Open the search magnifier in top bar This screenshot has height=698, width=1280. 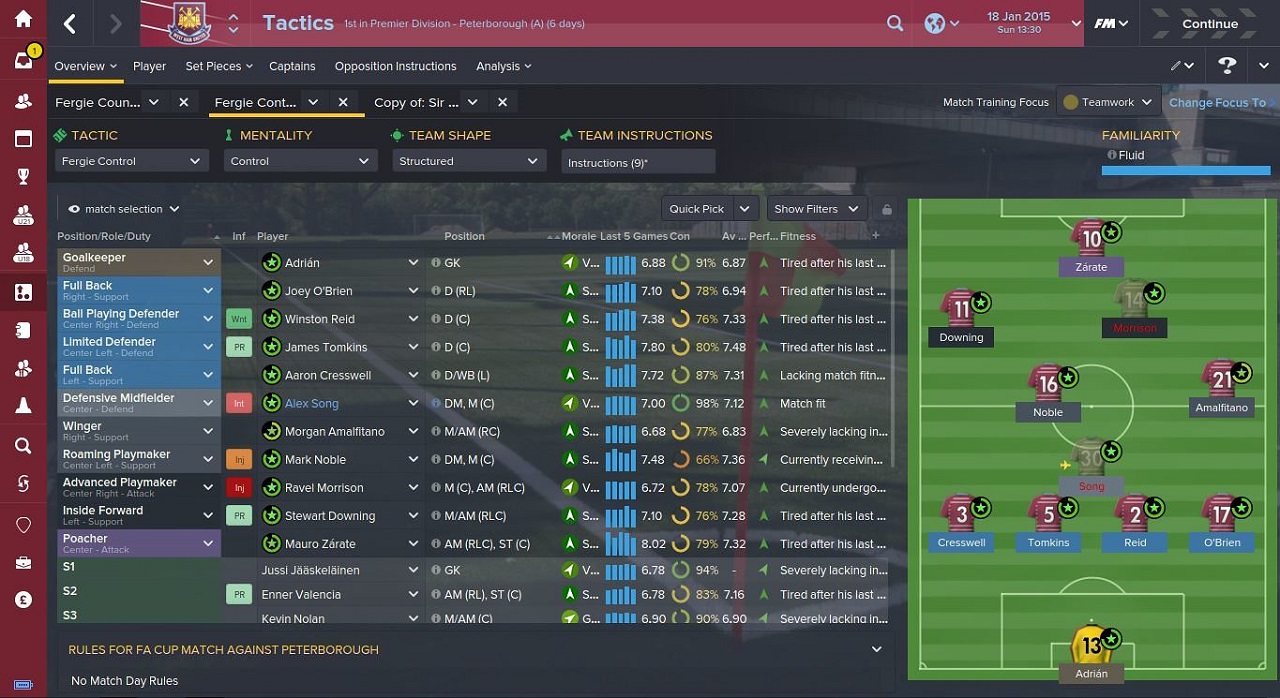tap(895, 23)
